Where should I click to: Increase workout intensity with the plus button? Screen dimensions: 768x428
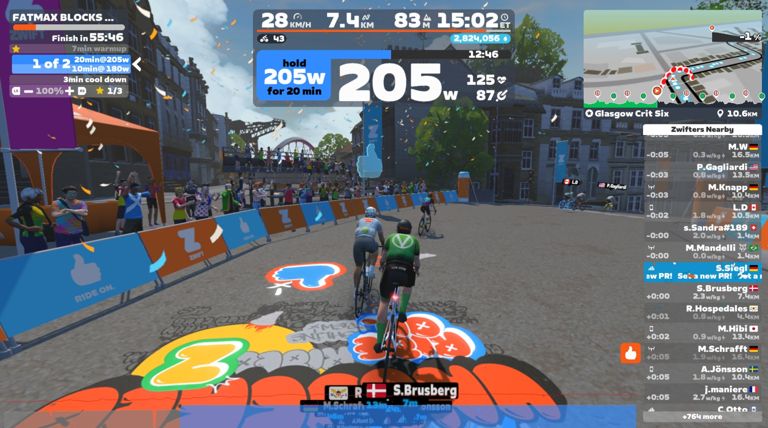click(69, 91)
